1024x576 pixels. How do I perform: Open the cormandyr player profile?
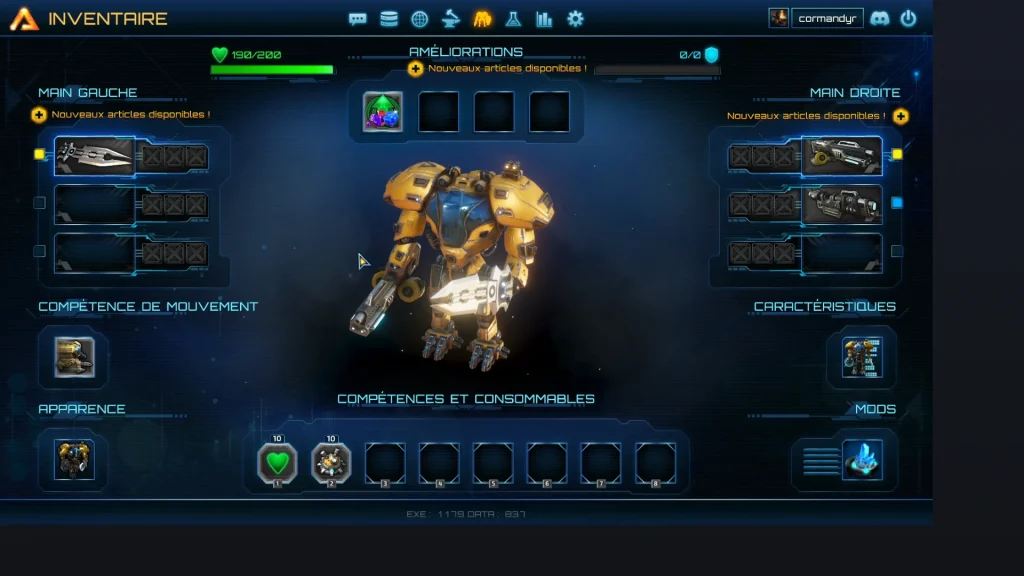tap(827, 18)
